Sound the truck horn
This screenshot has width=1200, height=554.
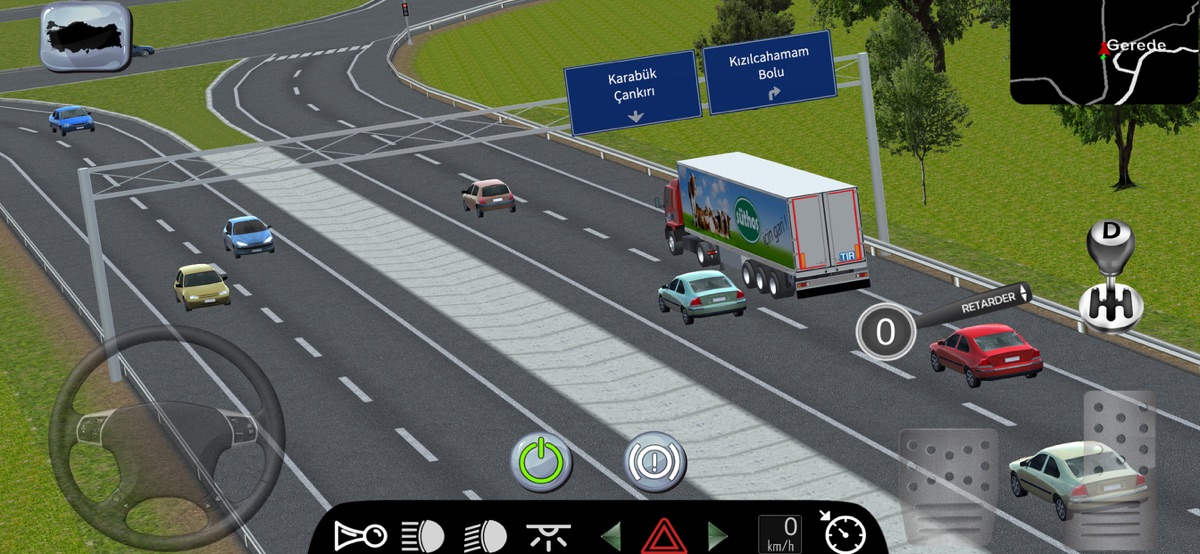coord(360,535)
